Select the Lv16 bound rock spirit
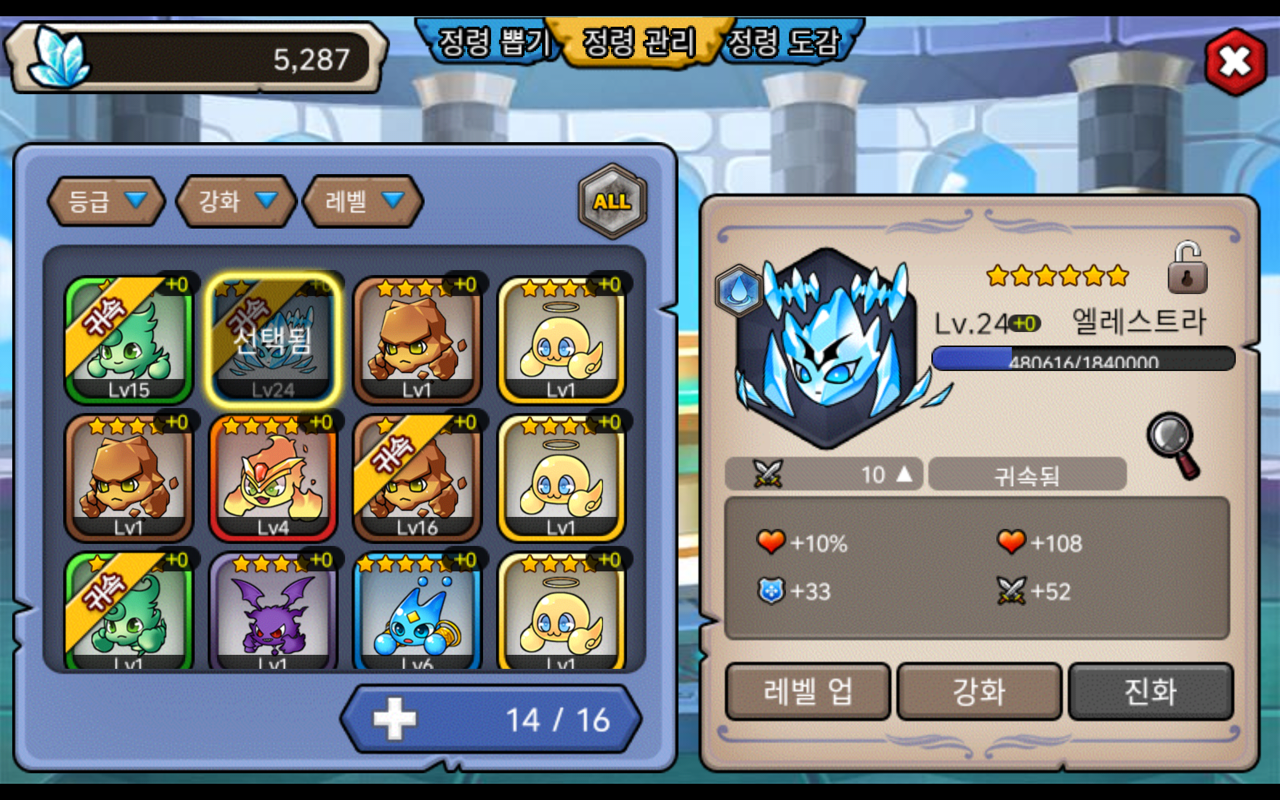Viewport: 1280px width, 800px height. [x=417, y=478]
